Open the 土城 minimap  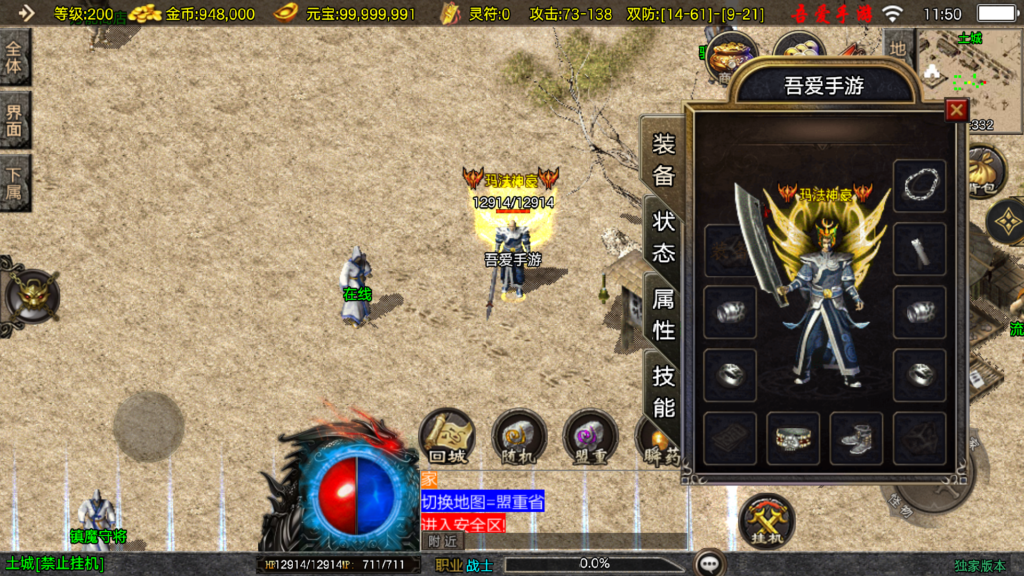pyautogui.click(x=967, y=75)
